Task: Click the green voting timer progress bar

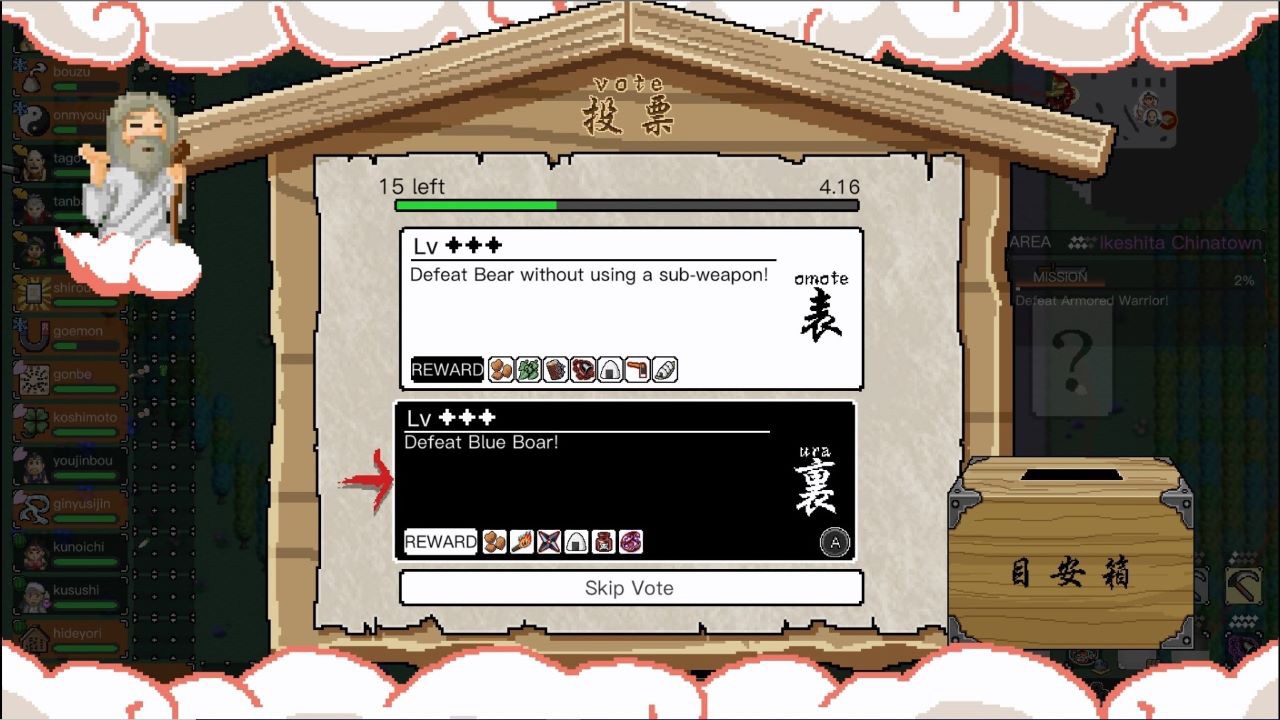Action: [475, 205]
